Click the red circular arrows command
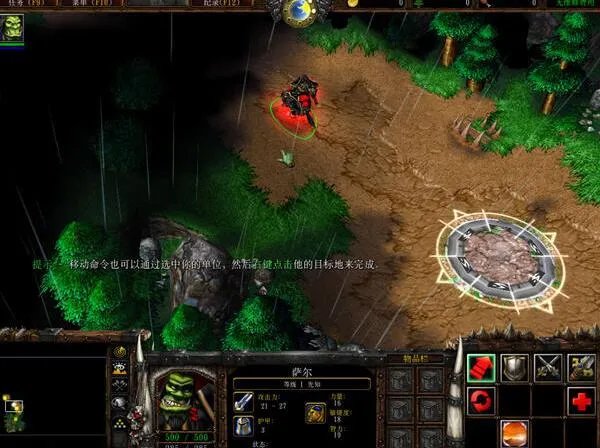Screen dimensions: 600x448 tap(481, 402)
